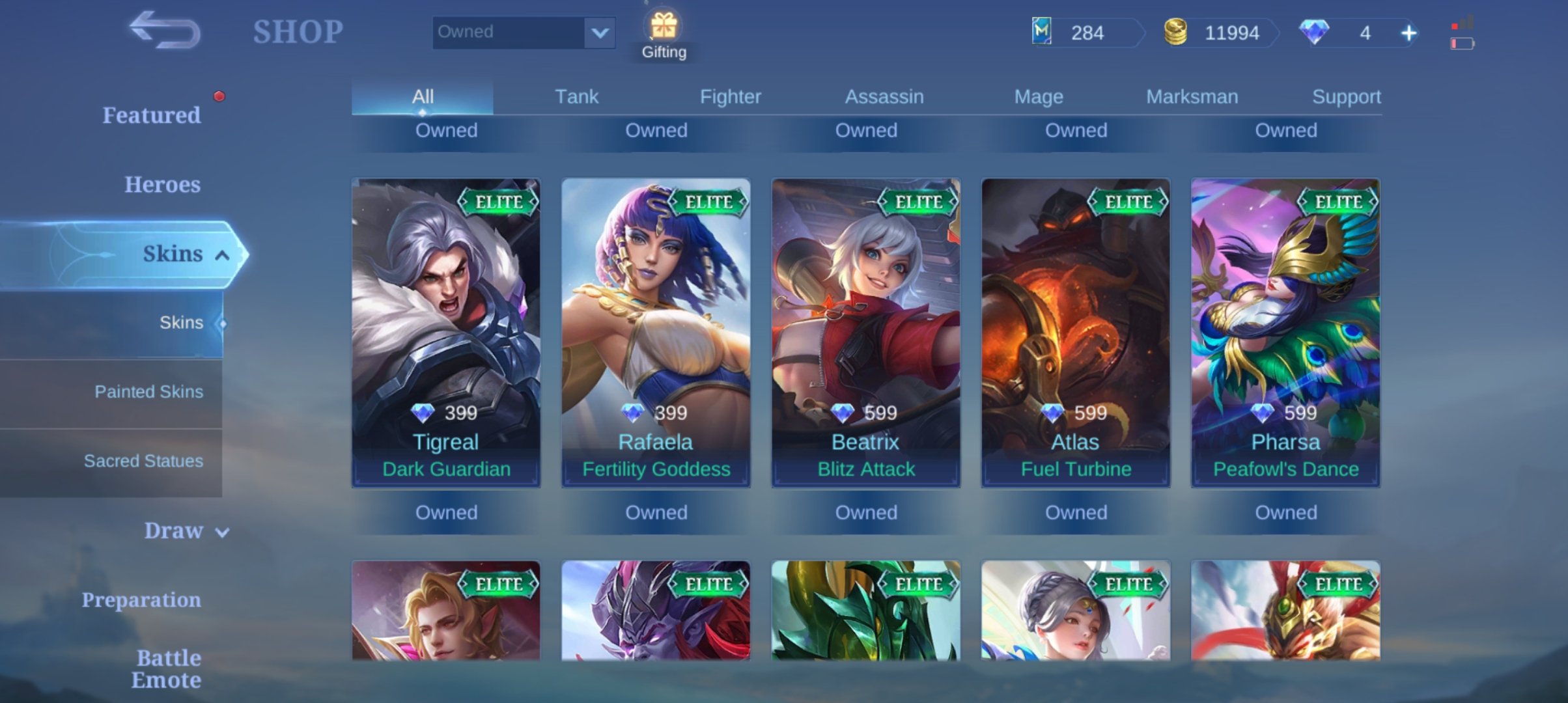Switch to the Fighter tab

730,96
